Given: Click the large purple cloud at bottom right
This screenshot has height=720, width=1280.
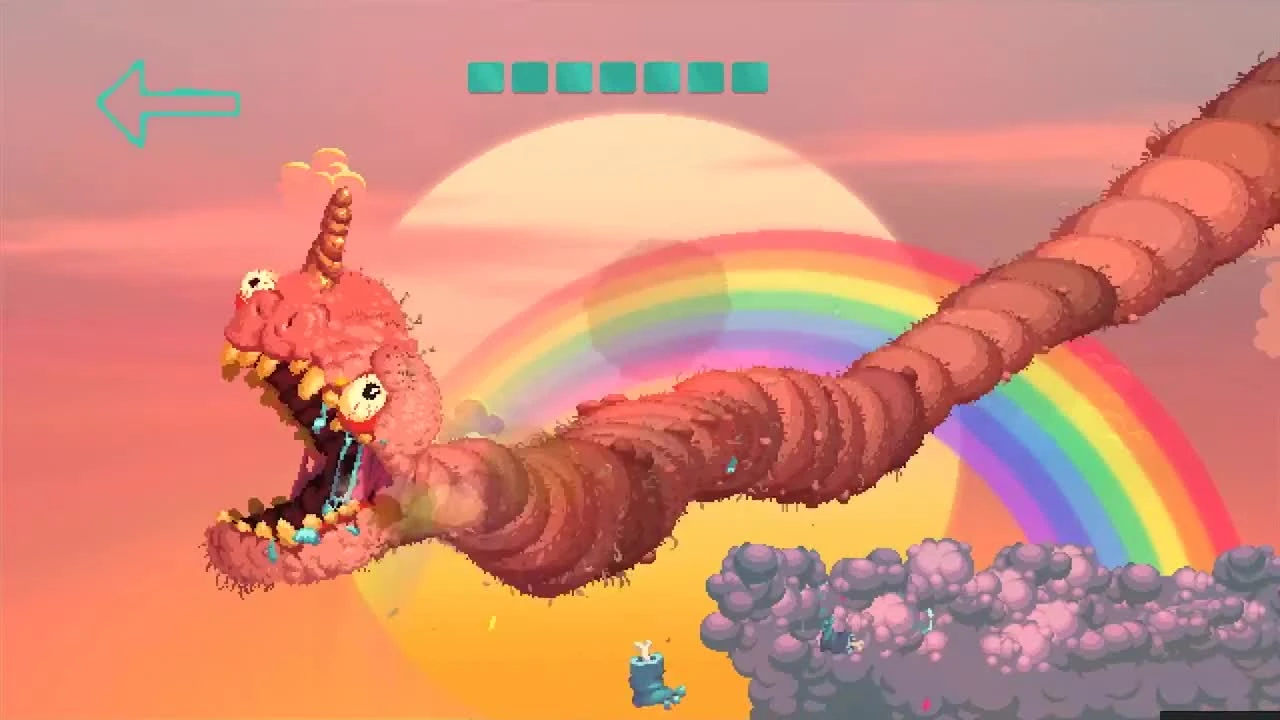Looking at the screenshot, I should coord(1050,640).
